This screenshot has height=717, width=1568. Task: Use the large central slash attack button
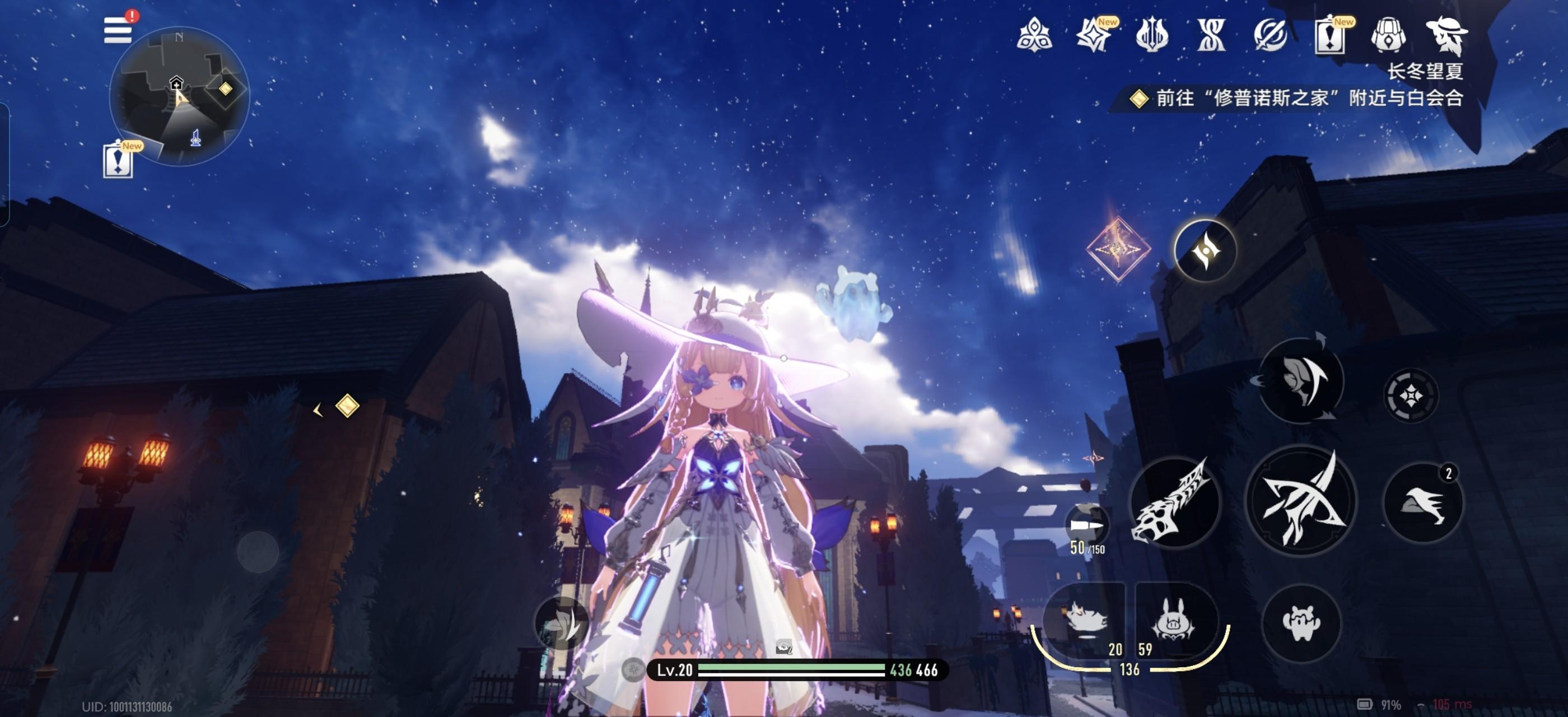click(x=1301, y=500)
